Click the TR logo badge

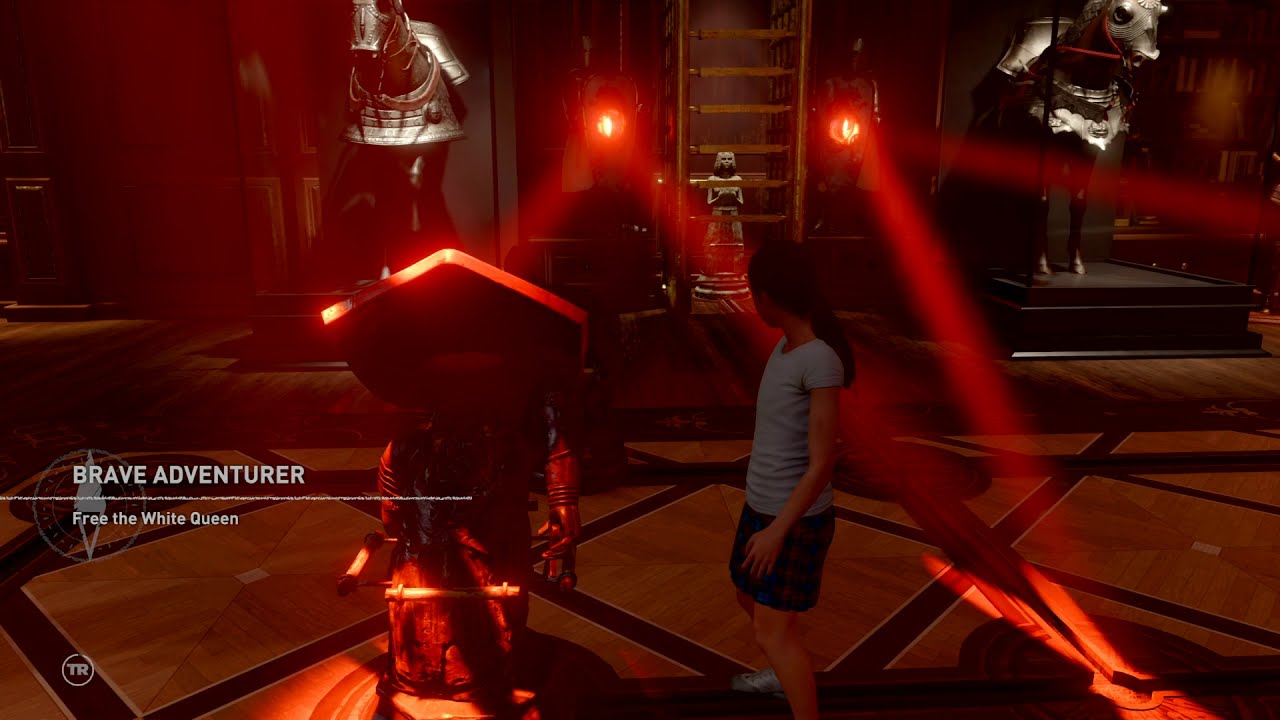coord(77,669)
